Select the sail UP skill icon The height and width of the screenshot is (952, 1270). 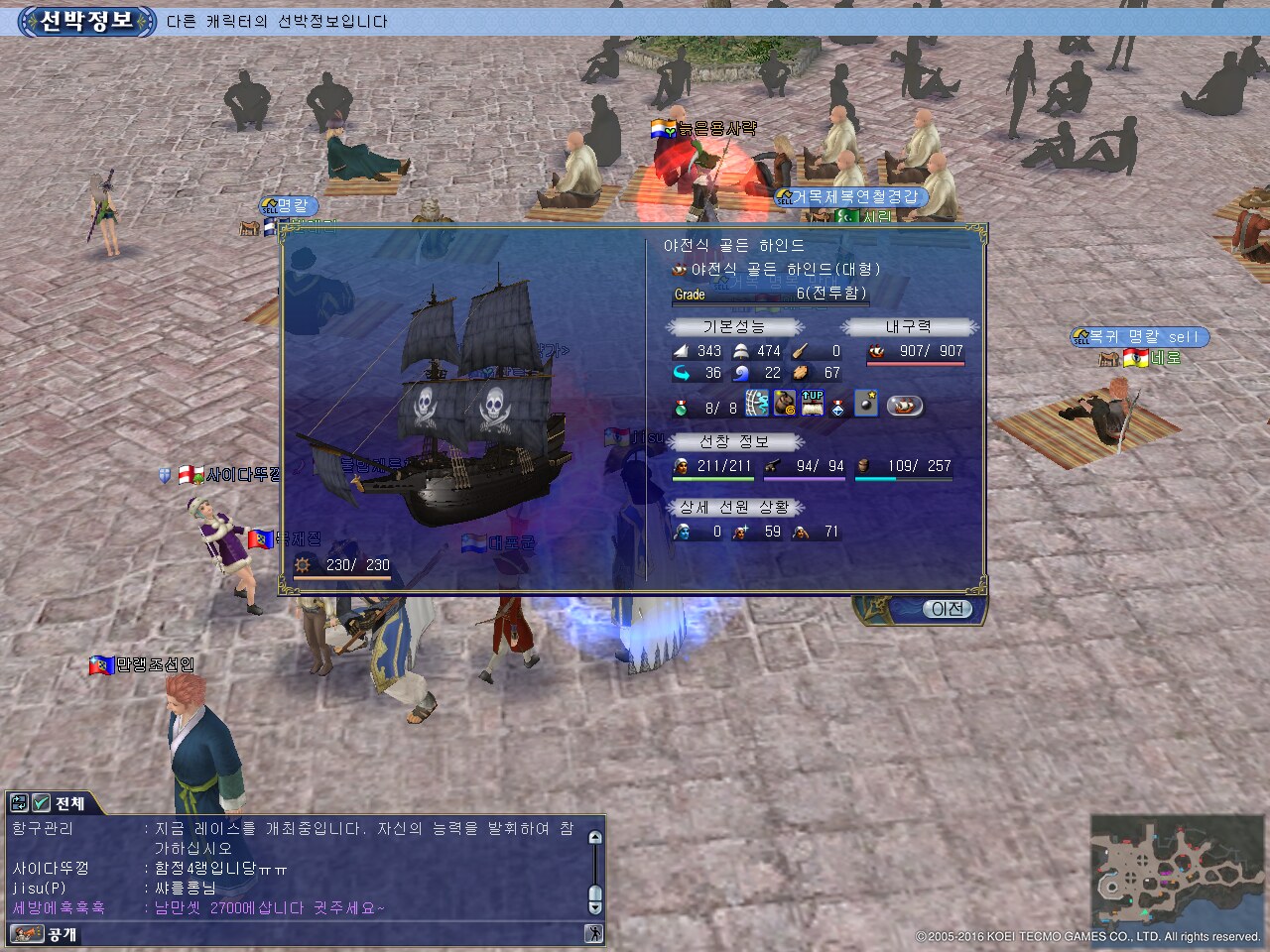click(x=813, y=404)
